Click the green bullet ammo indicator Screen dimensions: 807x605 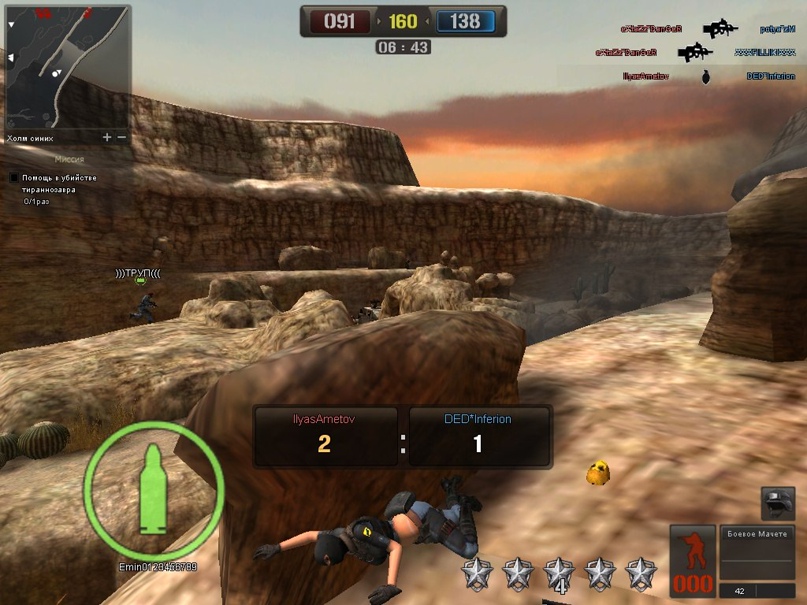[153, 488]
